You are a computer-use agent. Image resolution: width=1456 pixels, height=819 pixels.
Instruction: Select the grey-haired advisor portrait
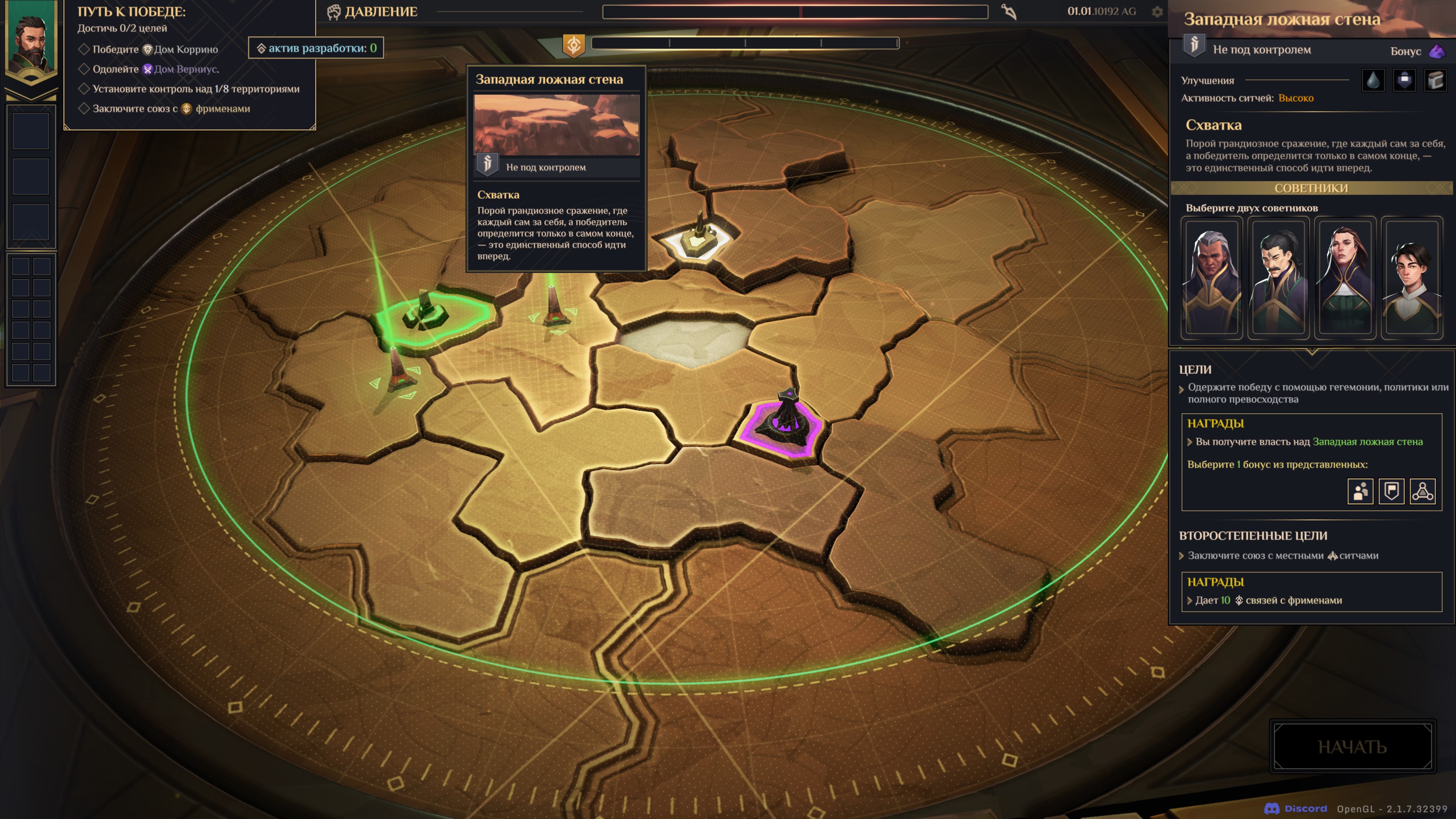(1211, 278)
